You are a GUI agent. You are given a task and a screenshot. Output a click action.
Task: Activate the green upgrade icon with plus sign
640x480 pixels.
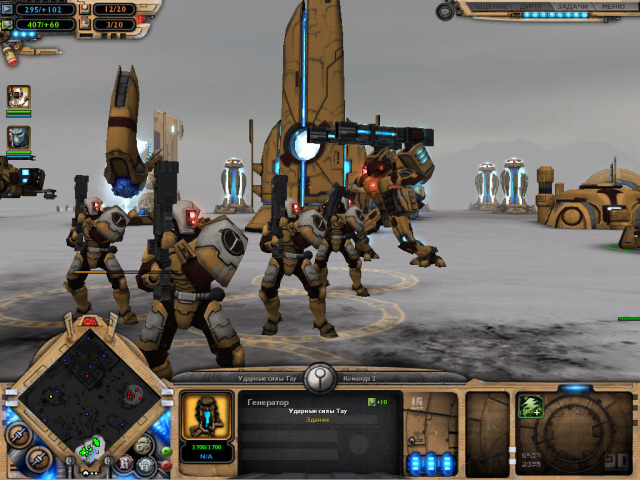530,407
